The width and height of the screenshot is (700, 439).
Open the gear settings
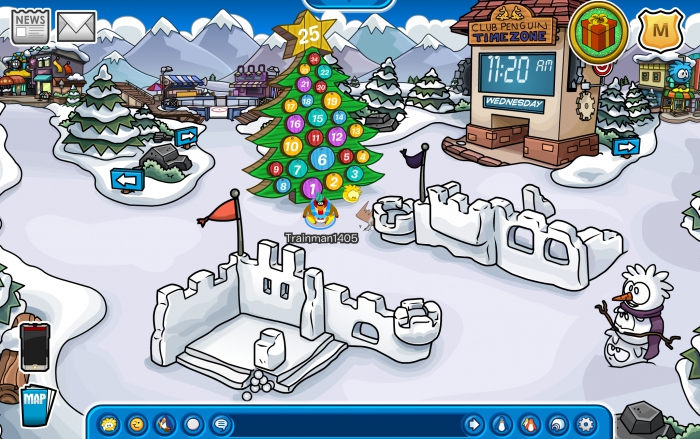585,424
